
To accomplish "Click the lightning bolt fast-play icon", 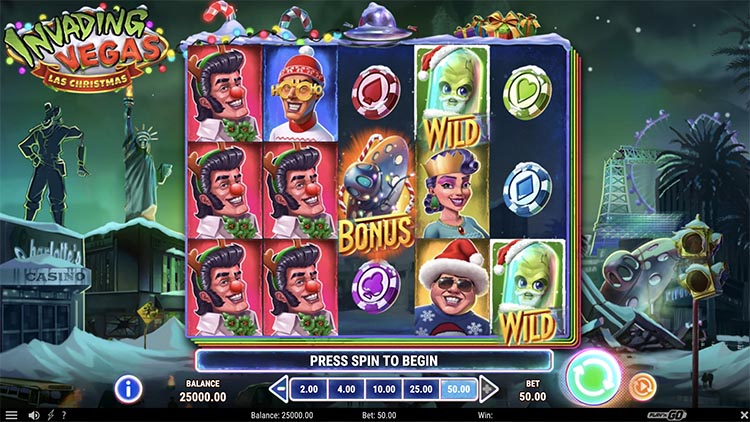I will click(x=50, y=415).
